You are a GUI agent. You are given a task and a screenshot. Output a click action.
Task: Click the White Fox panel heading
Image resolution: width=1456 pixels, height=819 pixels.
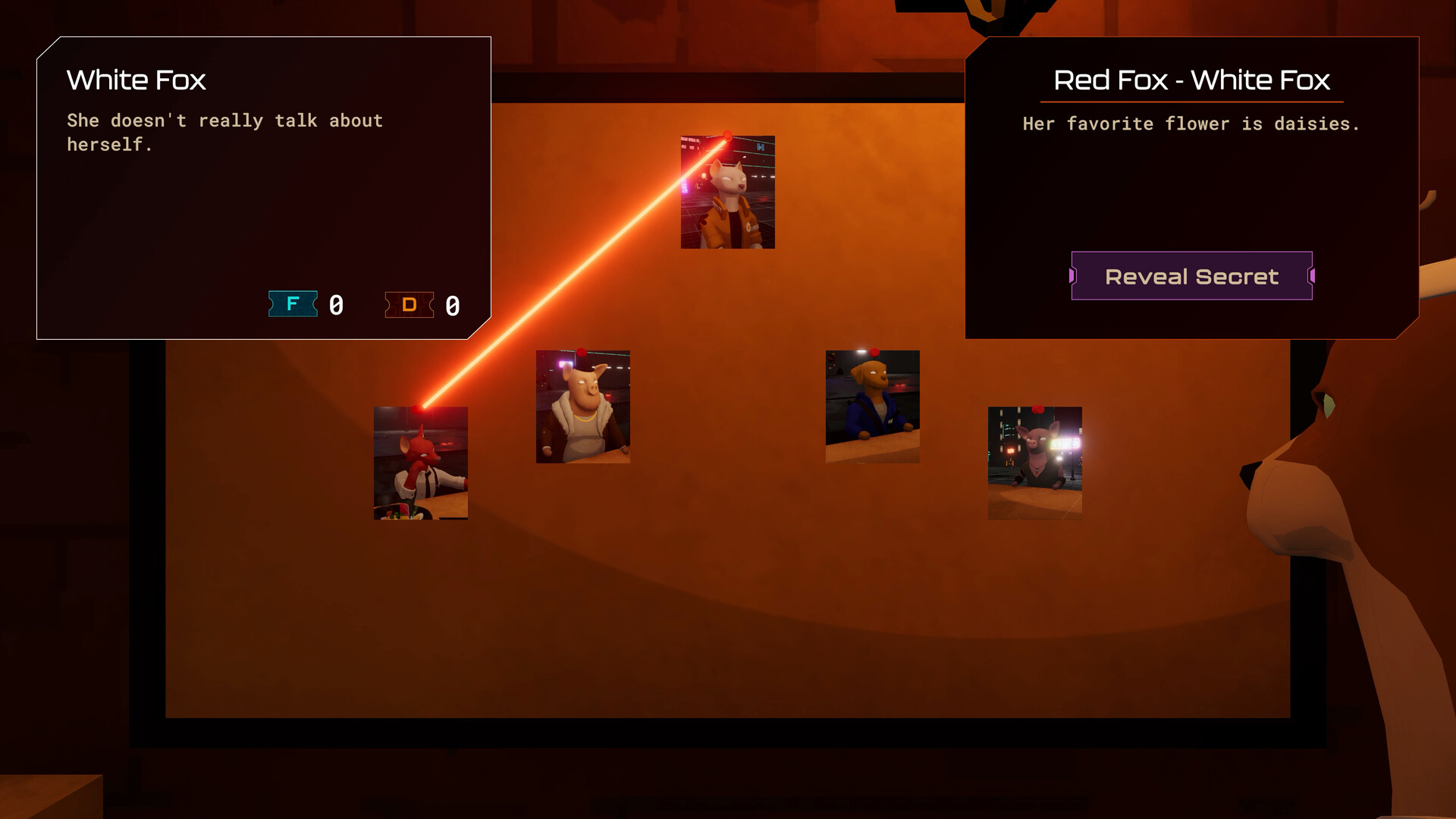[136, 80]
